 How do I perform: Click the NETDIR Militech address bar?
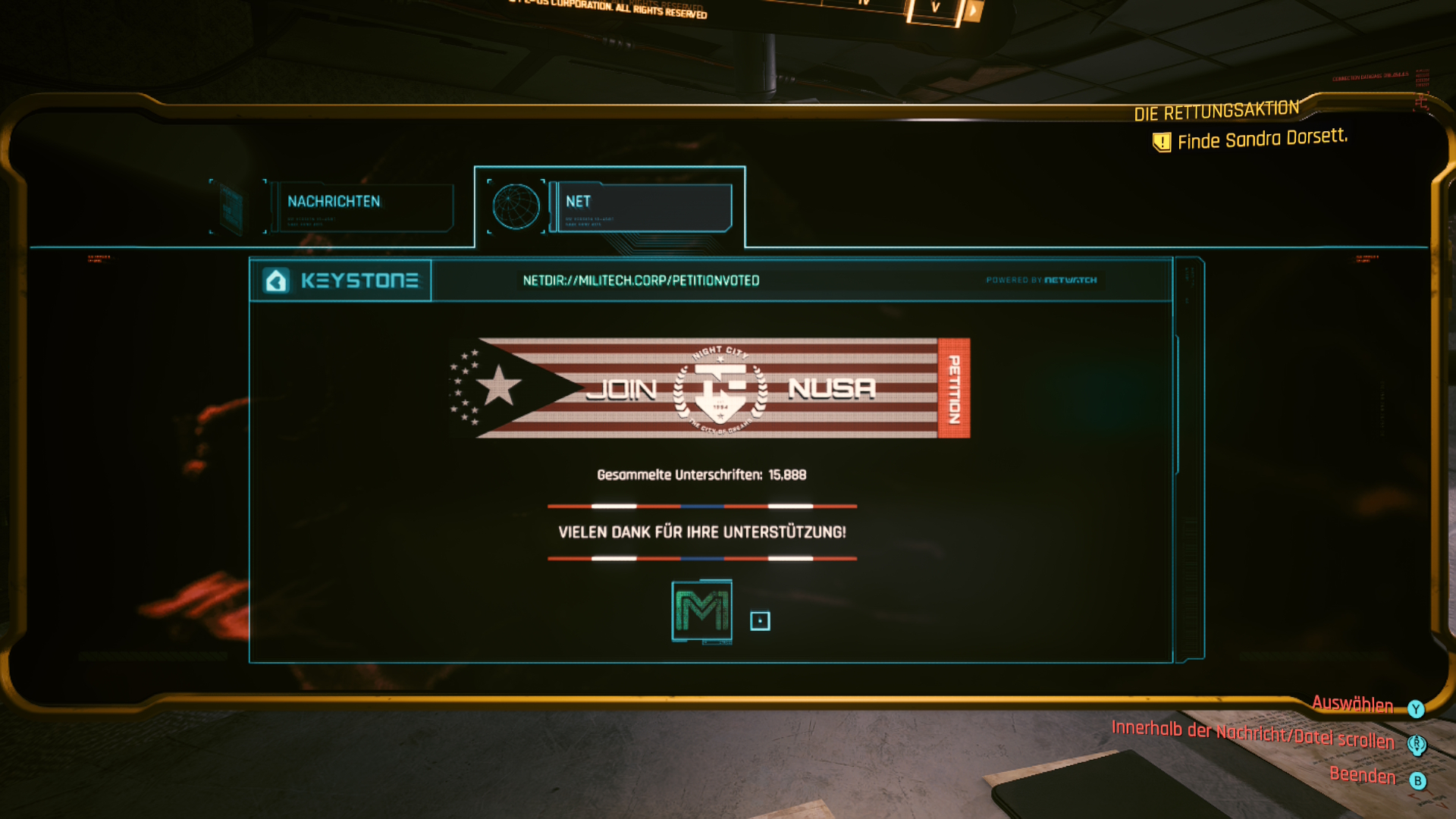tap(641, 281)
